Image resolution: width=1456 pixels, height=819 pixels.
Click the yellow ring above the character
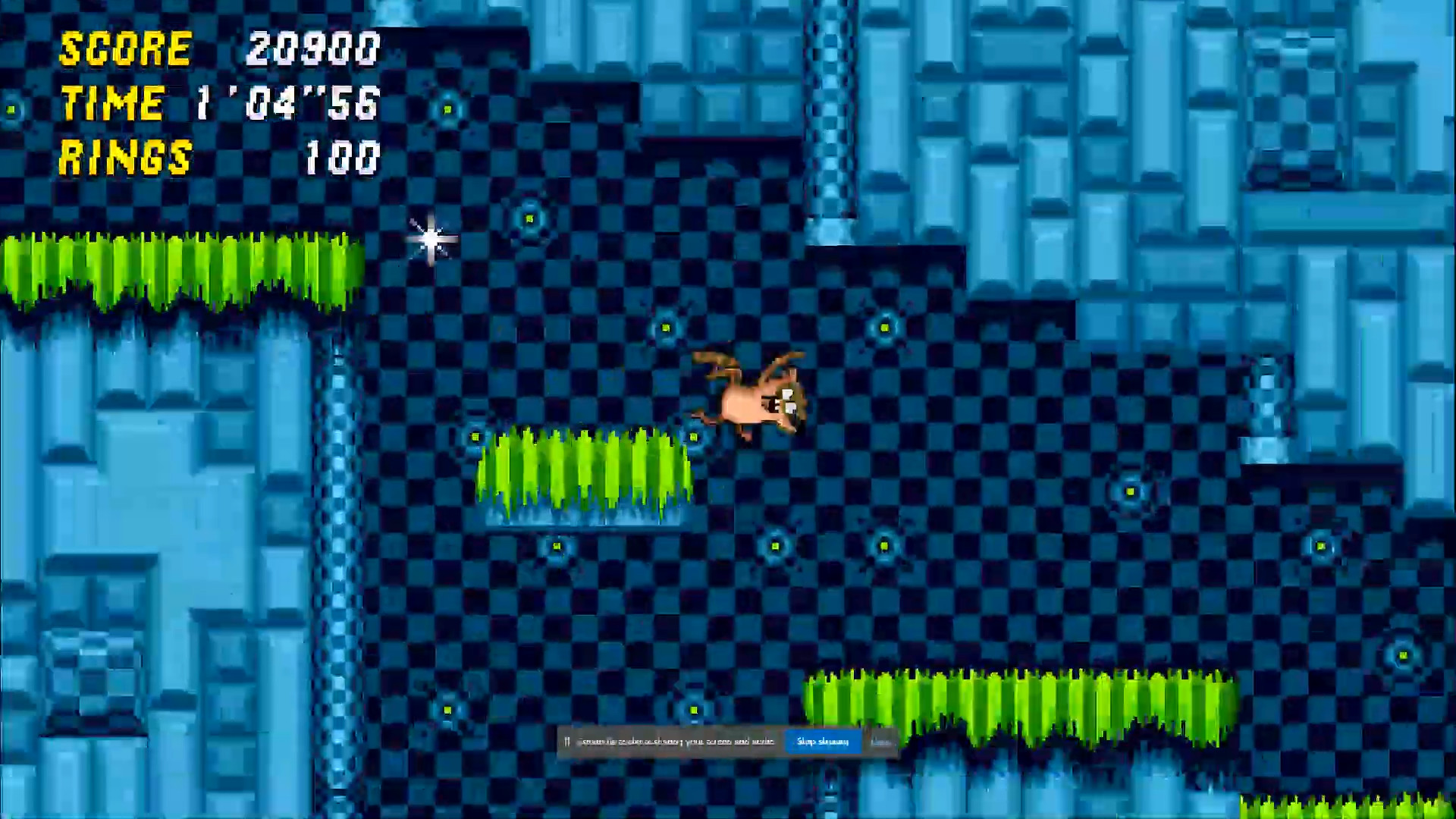(665, 329)
